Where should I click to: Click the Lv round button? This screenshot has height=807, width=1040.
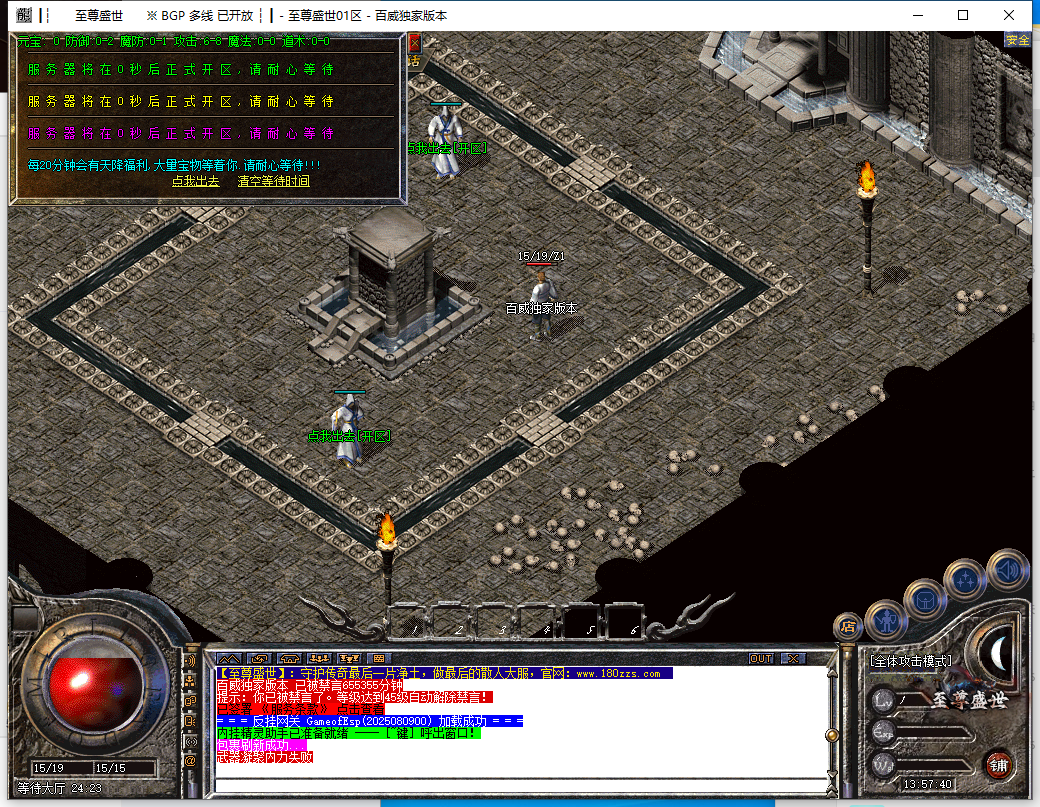pyautogui.click(x=883, y=700)
